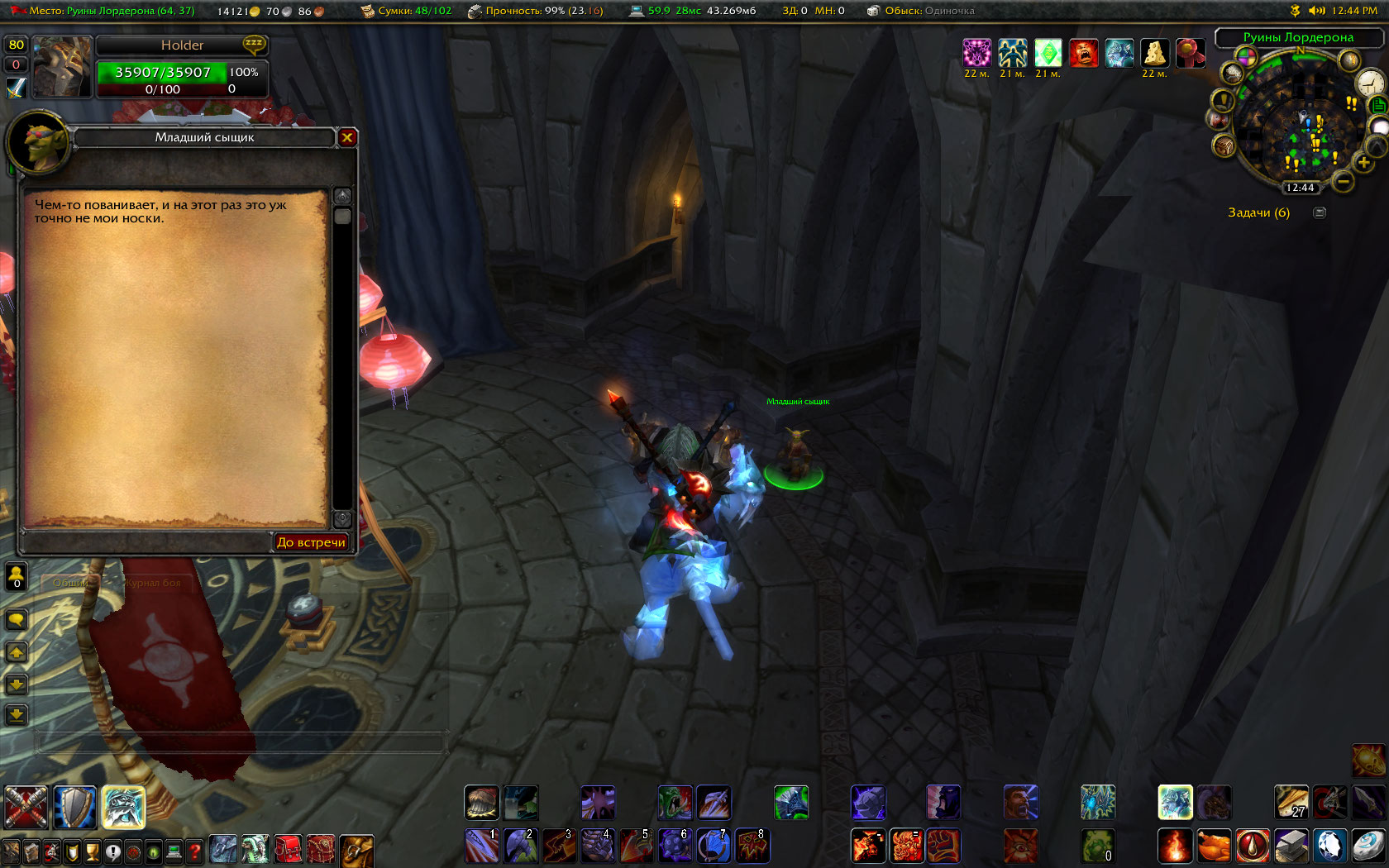The width and height of the screenshot is (1389, 868).
Task: Zoom in the minimap with the plus button
Action: [1363, 163]
